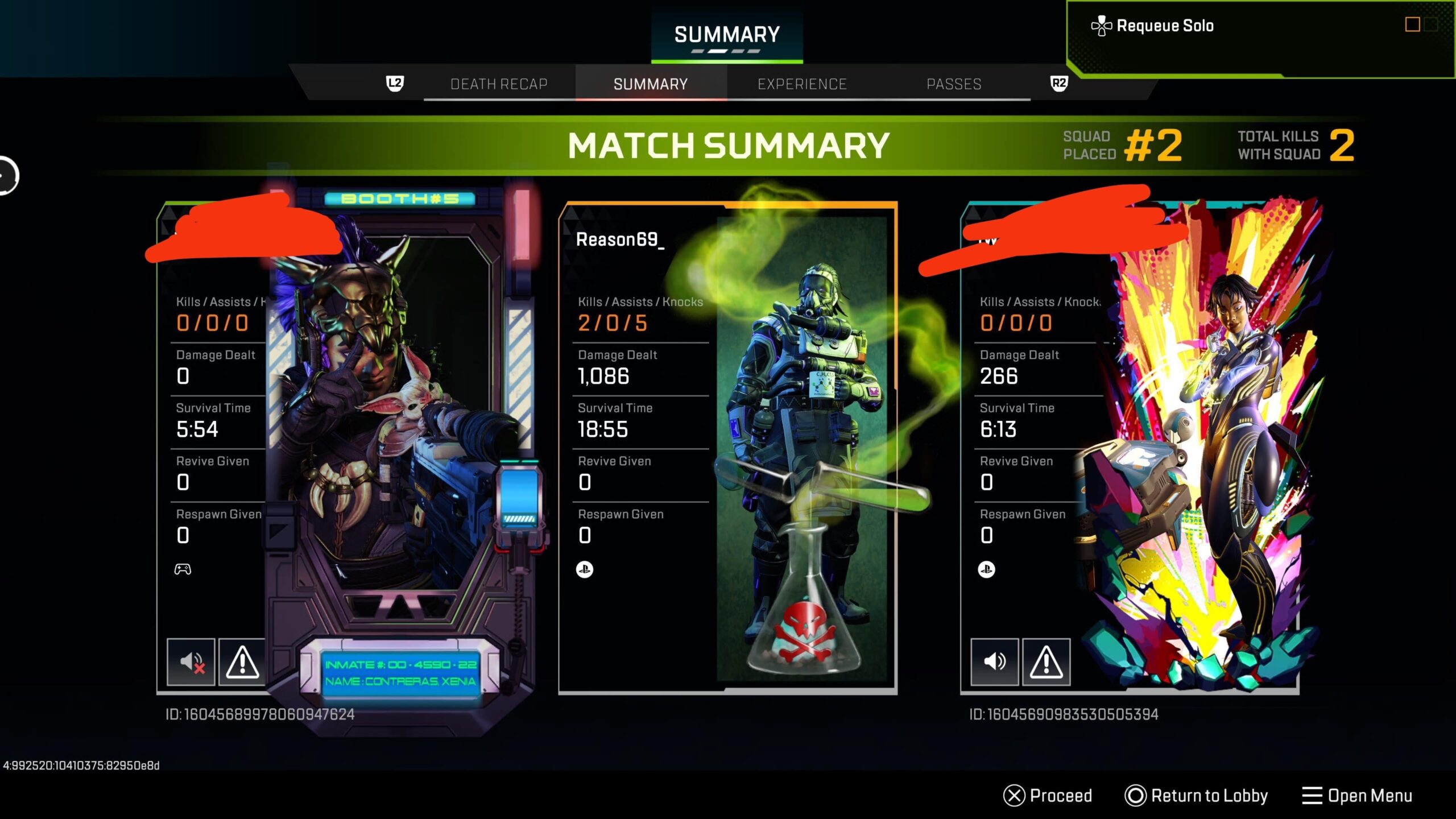Image resolution: width=1456 pixels, height=819 pixels.
Task: Return to Lobby
Action: click(x=1196, y=795)
